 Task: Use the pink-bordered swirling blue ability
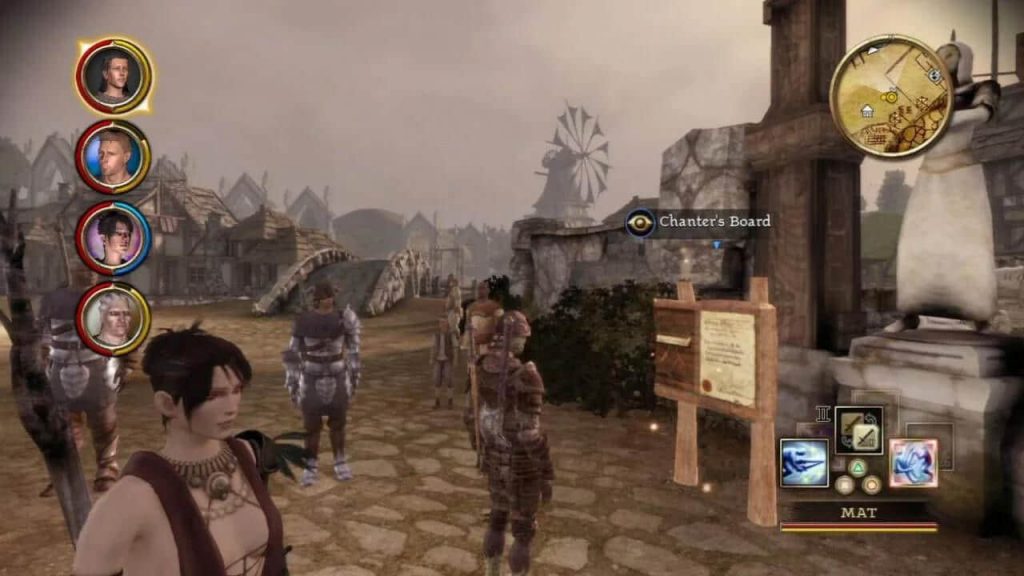913,463
